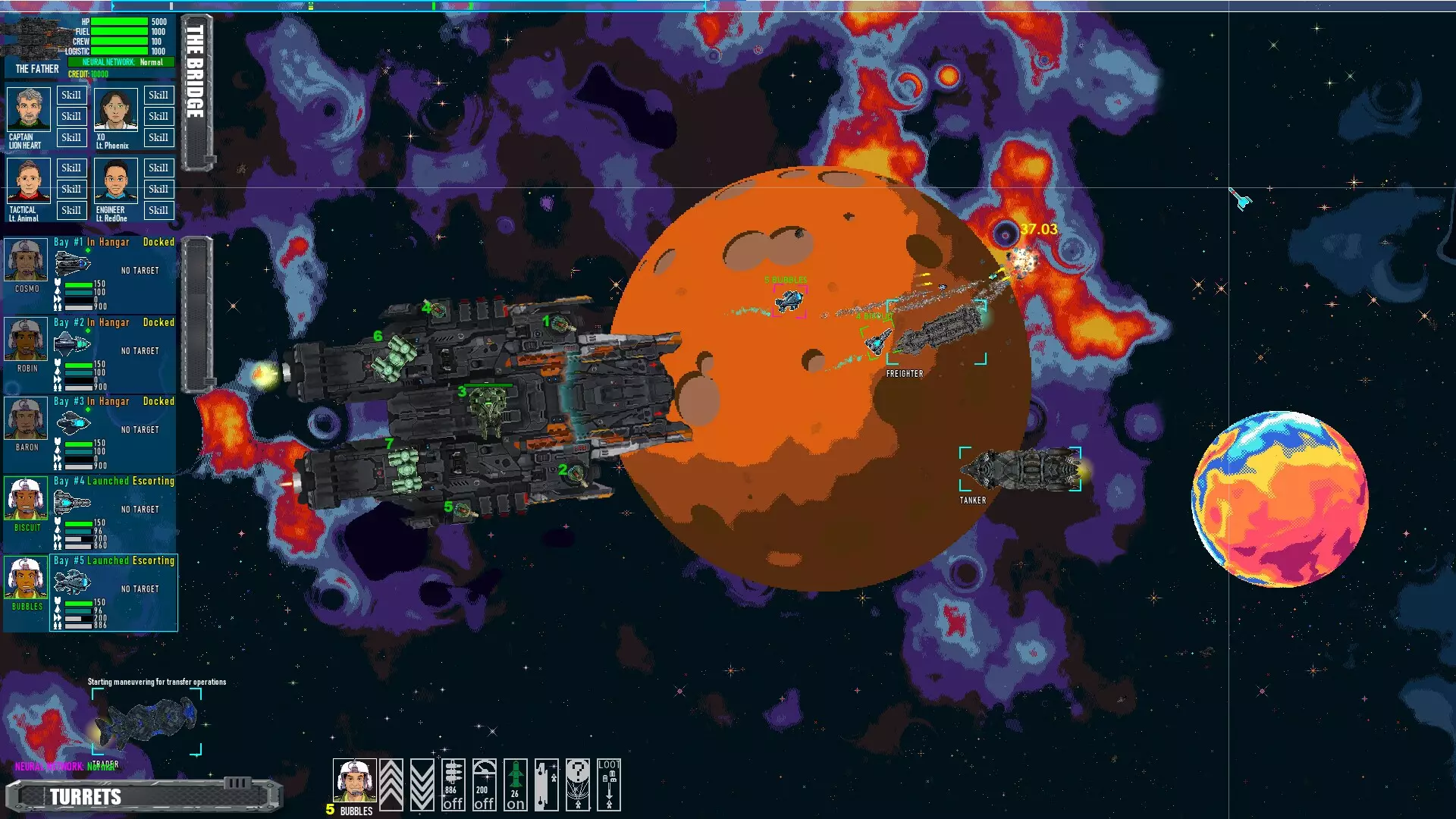Select XO Lt. Phoenix portrait
1456x819 pixels.
pyautogui.click(x=116, y=110)
